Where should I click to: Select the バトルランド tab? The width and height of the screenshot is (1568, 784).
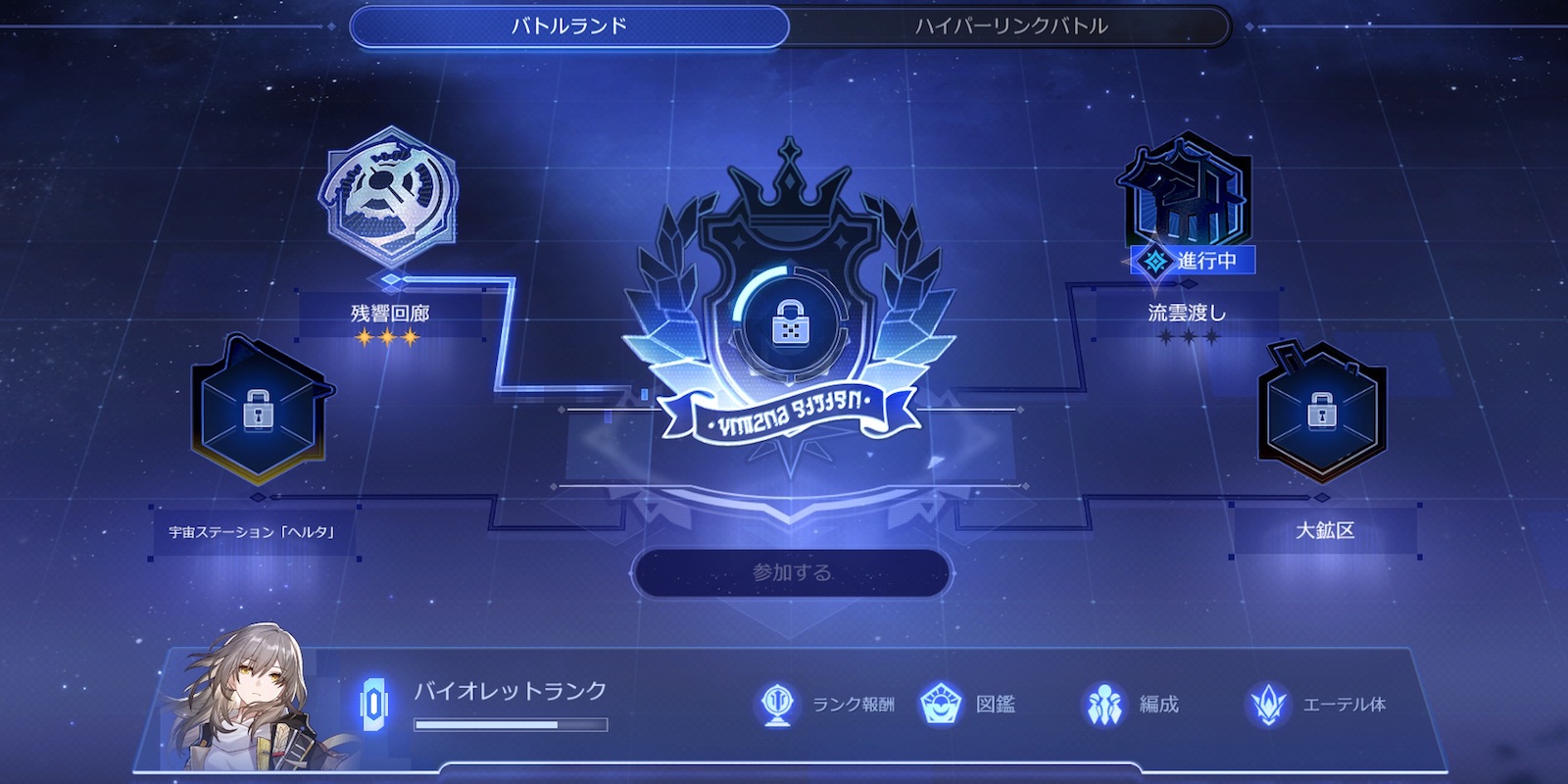click(566, 26)
